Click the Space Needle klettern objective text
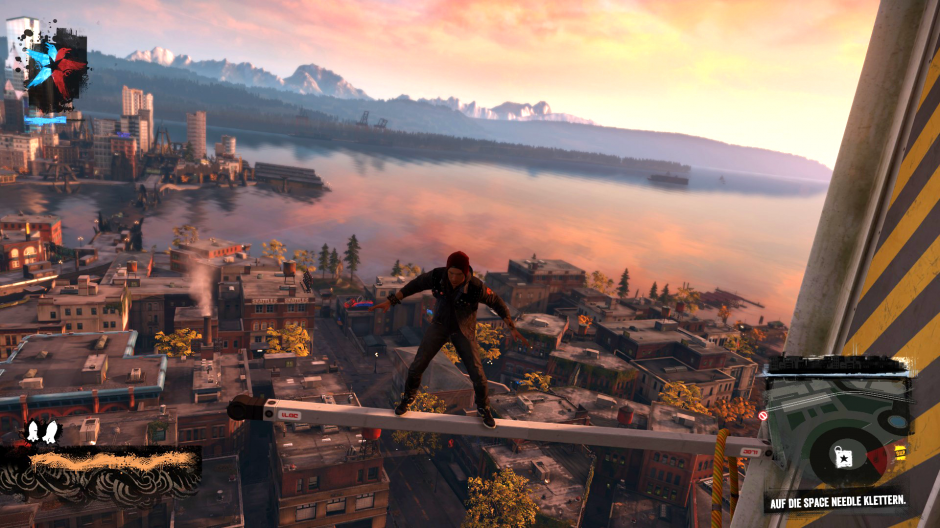940x528 pixels. [836, 499]
